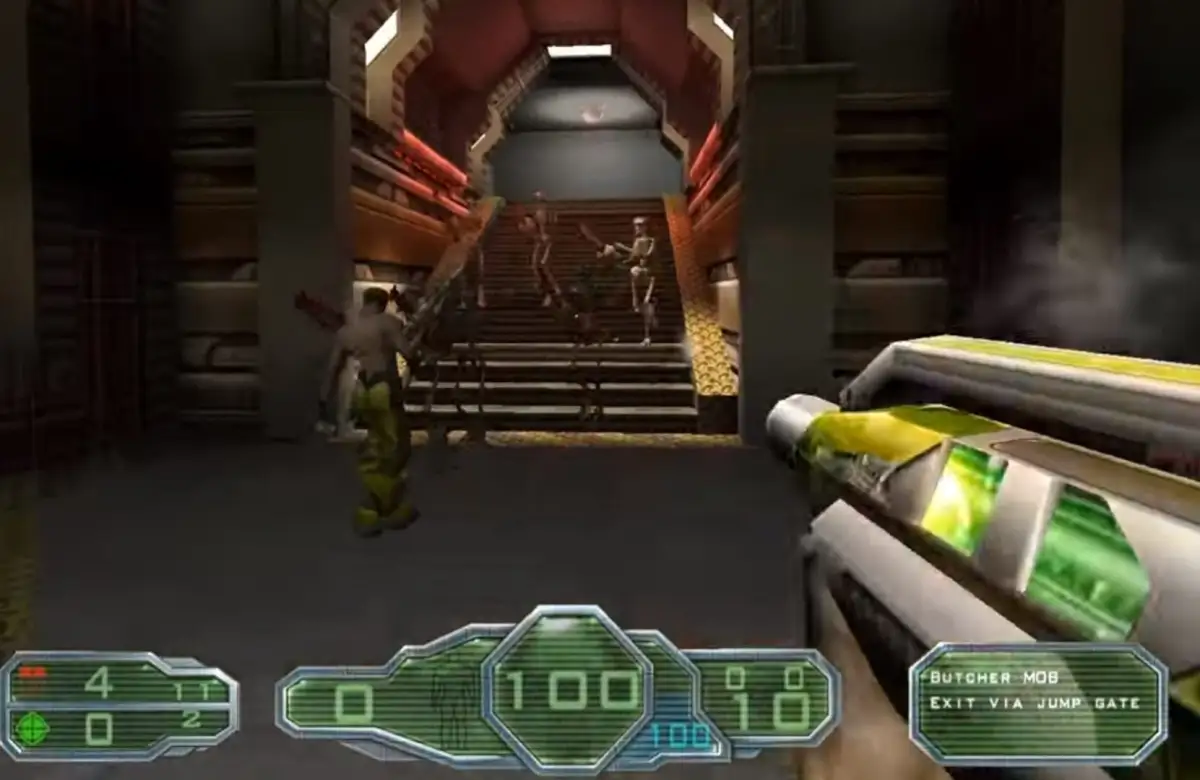Viewport: 1200px width, 780px height.
Task: Click the green crosshair target icon
Action: pyautogui.click(x=33, y=727)
